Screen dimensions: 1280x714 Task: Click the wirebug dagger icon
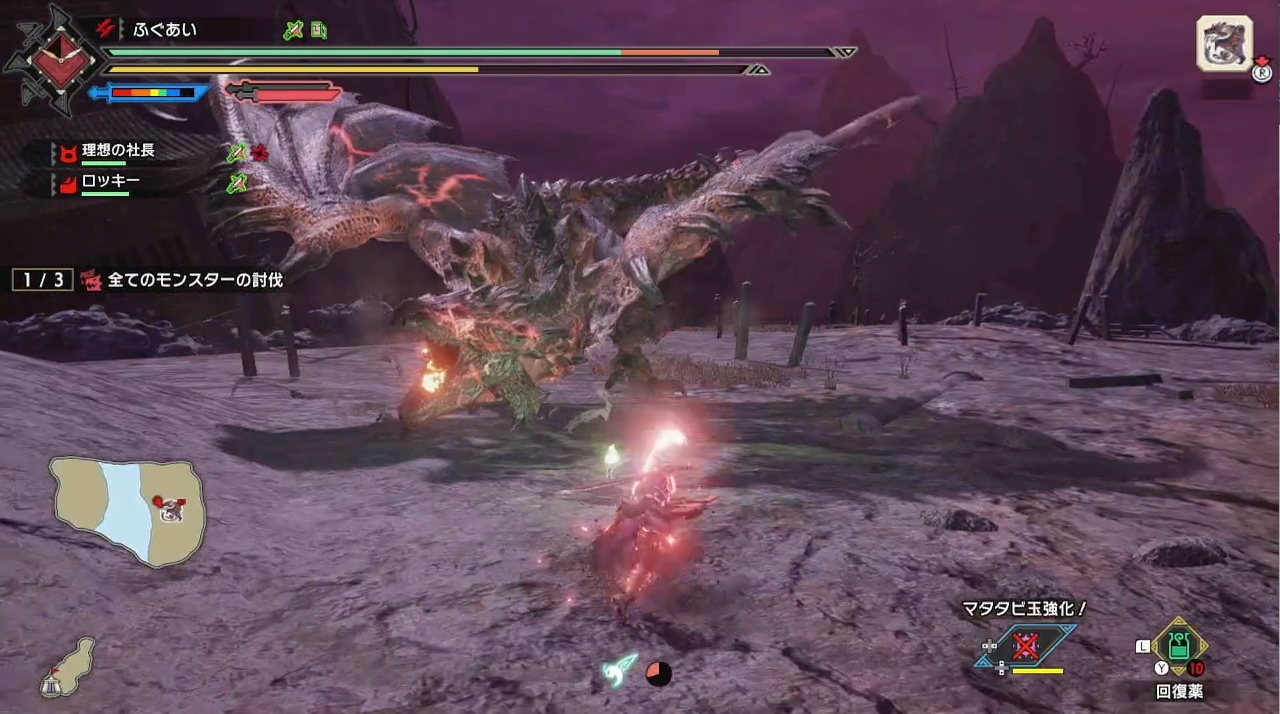(x=621, y=670)
